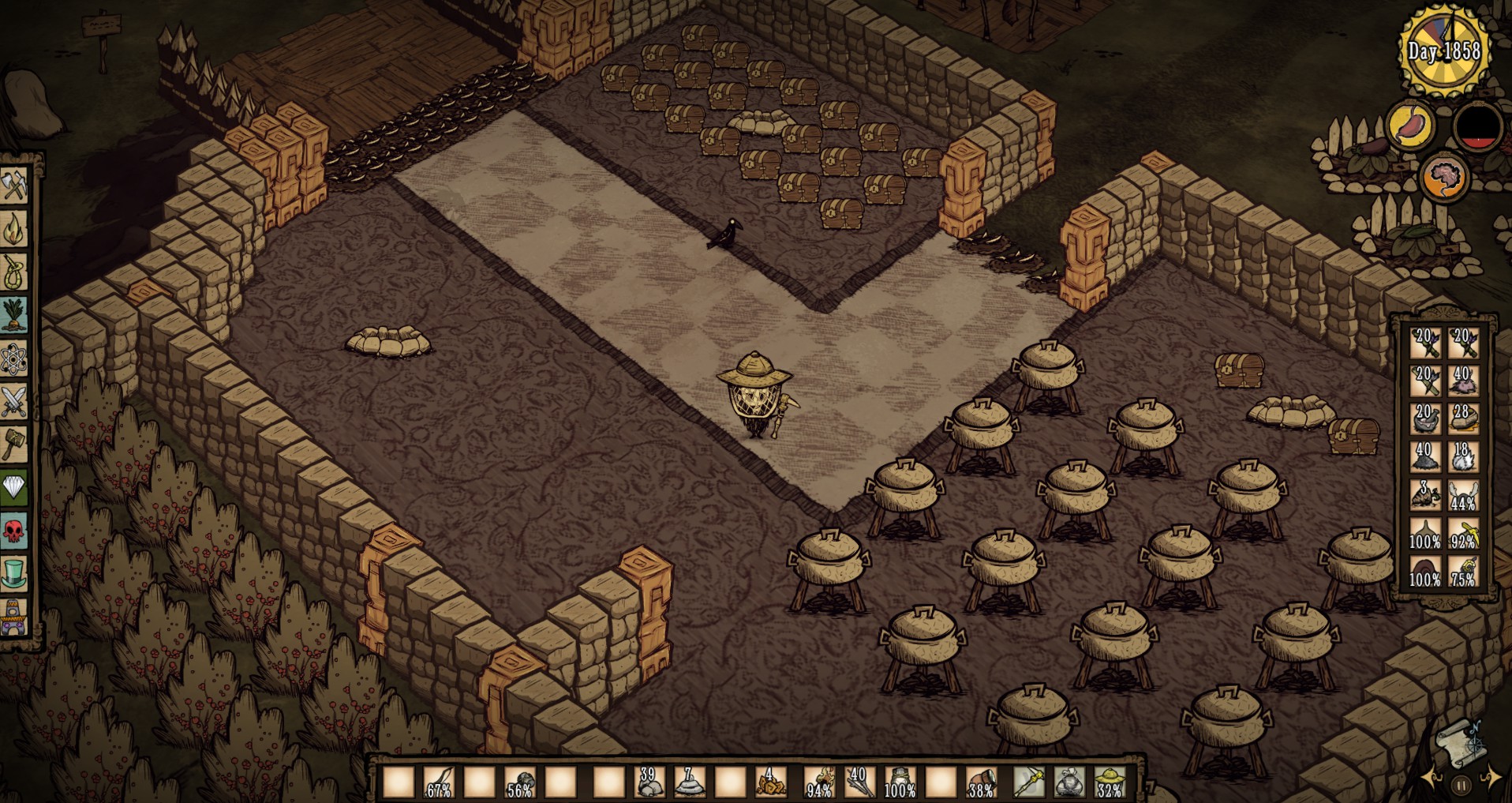Choose the twigs stack of 40
The height and width of the screenshot is (803, 1512).
(859, 782)
